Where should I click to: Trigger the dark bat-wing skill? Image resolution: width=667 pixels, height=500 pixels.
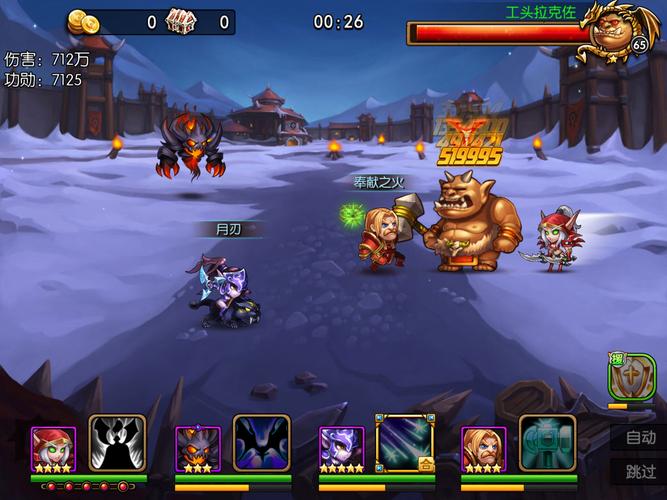coord(261,443)
